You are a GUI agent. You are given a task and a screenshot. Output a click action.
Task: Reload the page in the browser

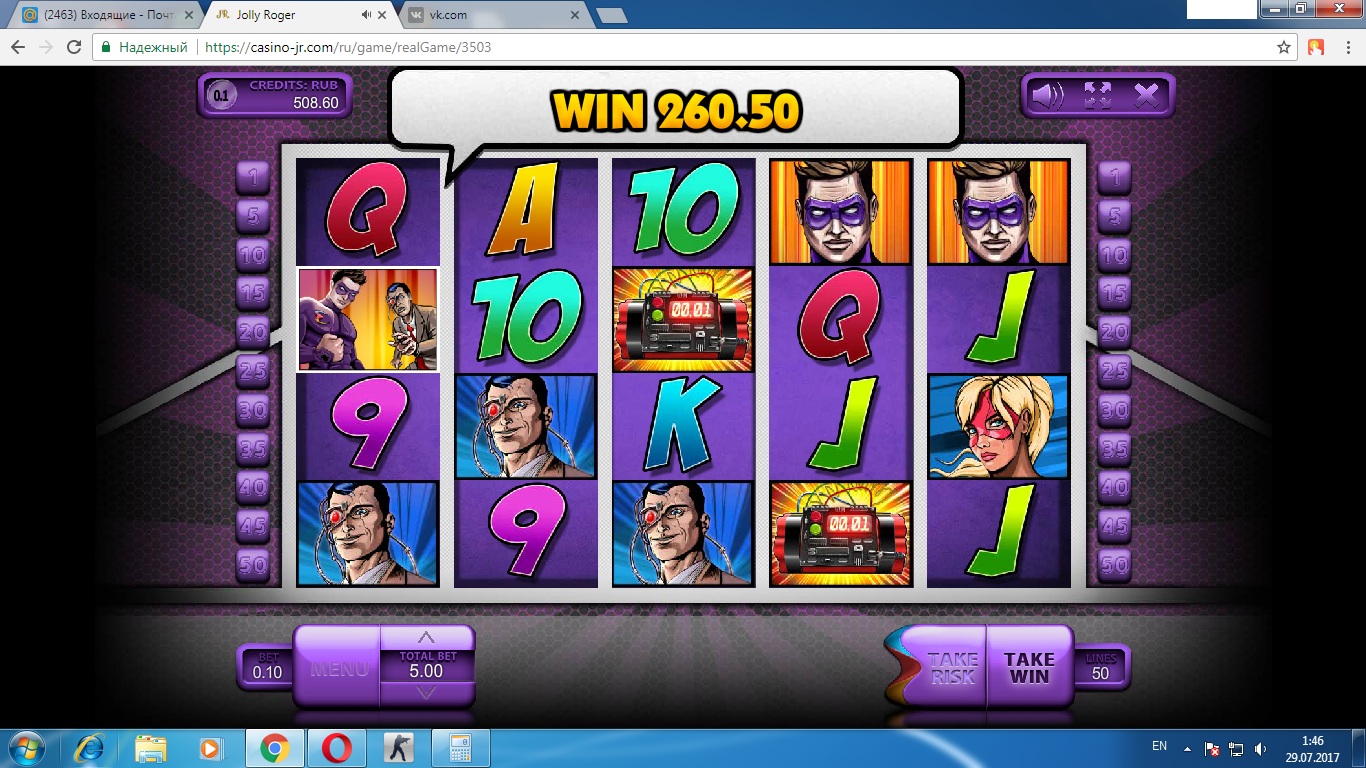(x=74, y=47)
